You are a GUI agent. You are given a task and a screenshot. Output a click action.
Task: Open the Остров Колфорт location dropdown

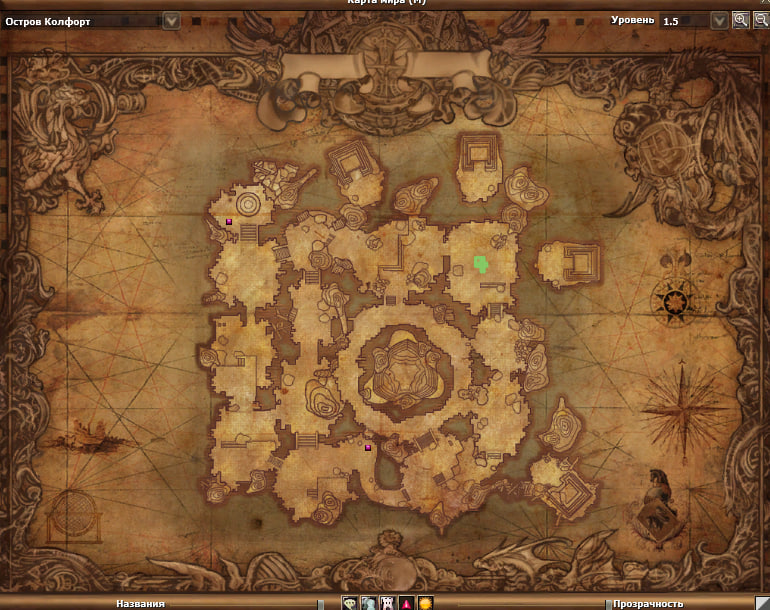[171, 20]
